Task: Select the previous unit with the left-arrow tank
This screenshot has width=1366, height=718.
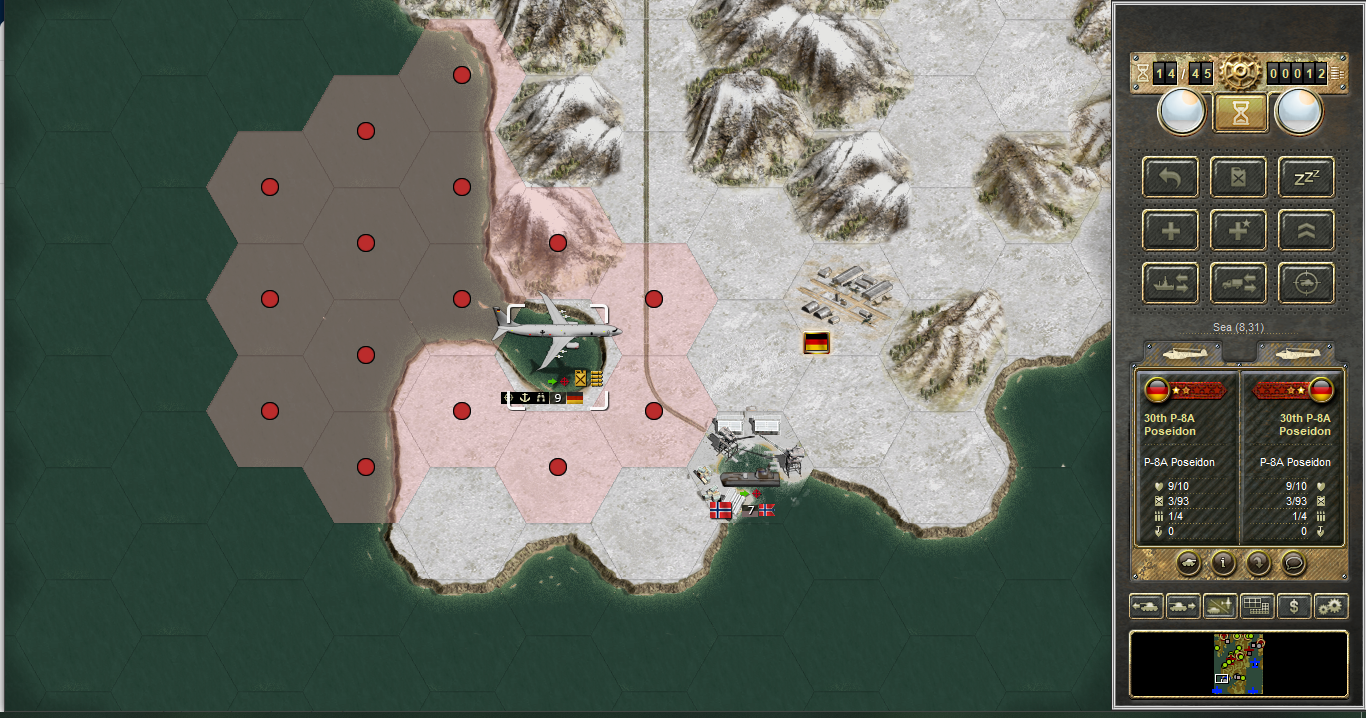Action: (1146, 606)
